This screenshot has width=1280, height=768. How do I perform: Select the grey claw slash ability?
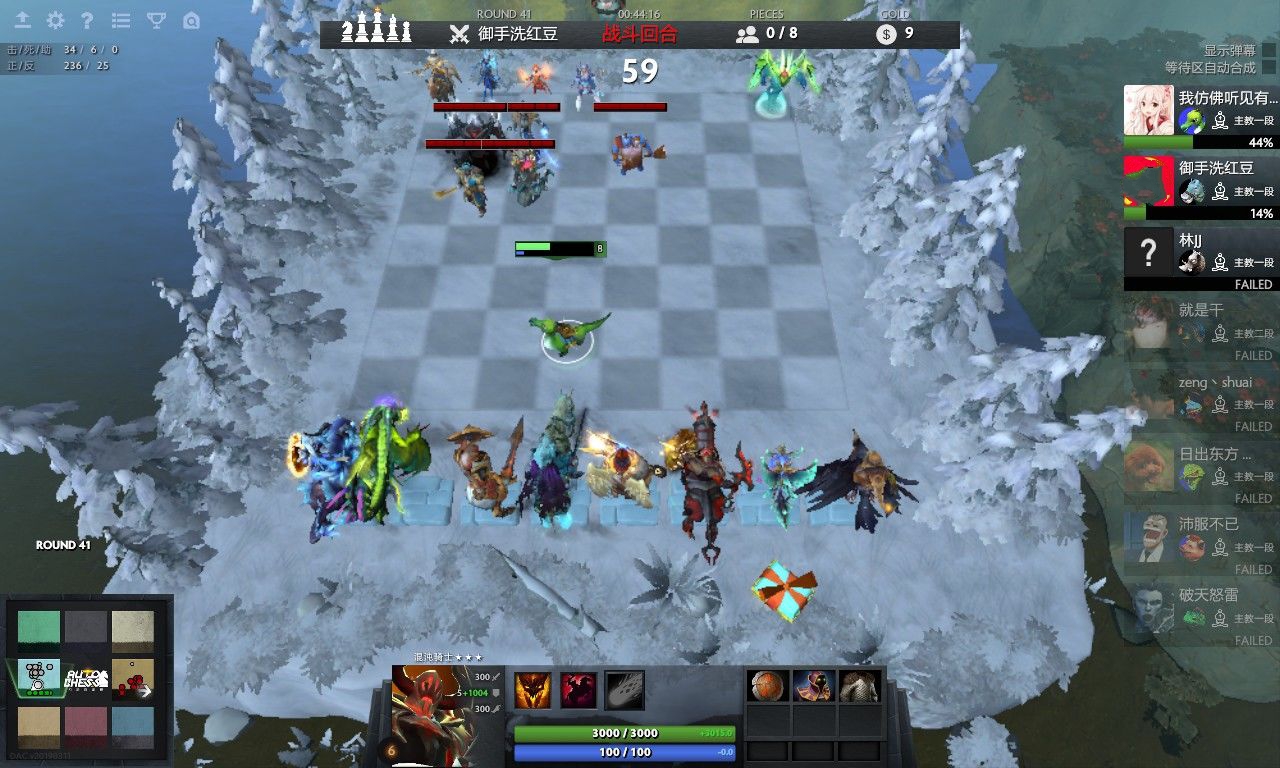point(624,690)
